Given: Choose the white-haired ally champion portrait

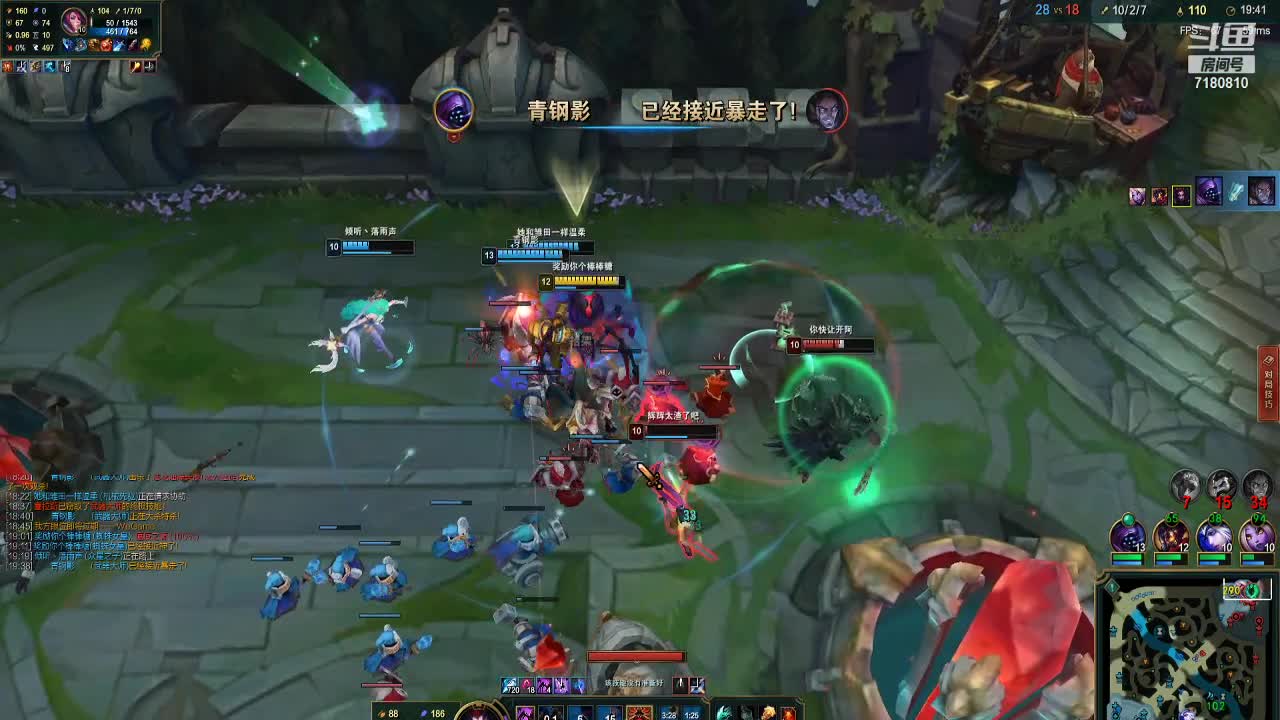Looking at the screenshot, I should [x=1214, y=536].
